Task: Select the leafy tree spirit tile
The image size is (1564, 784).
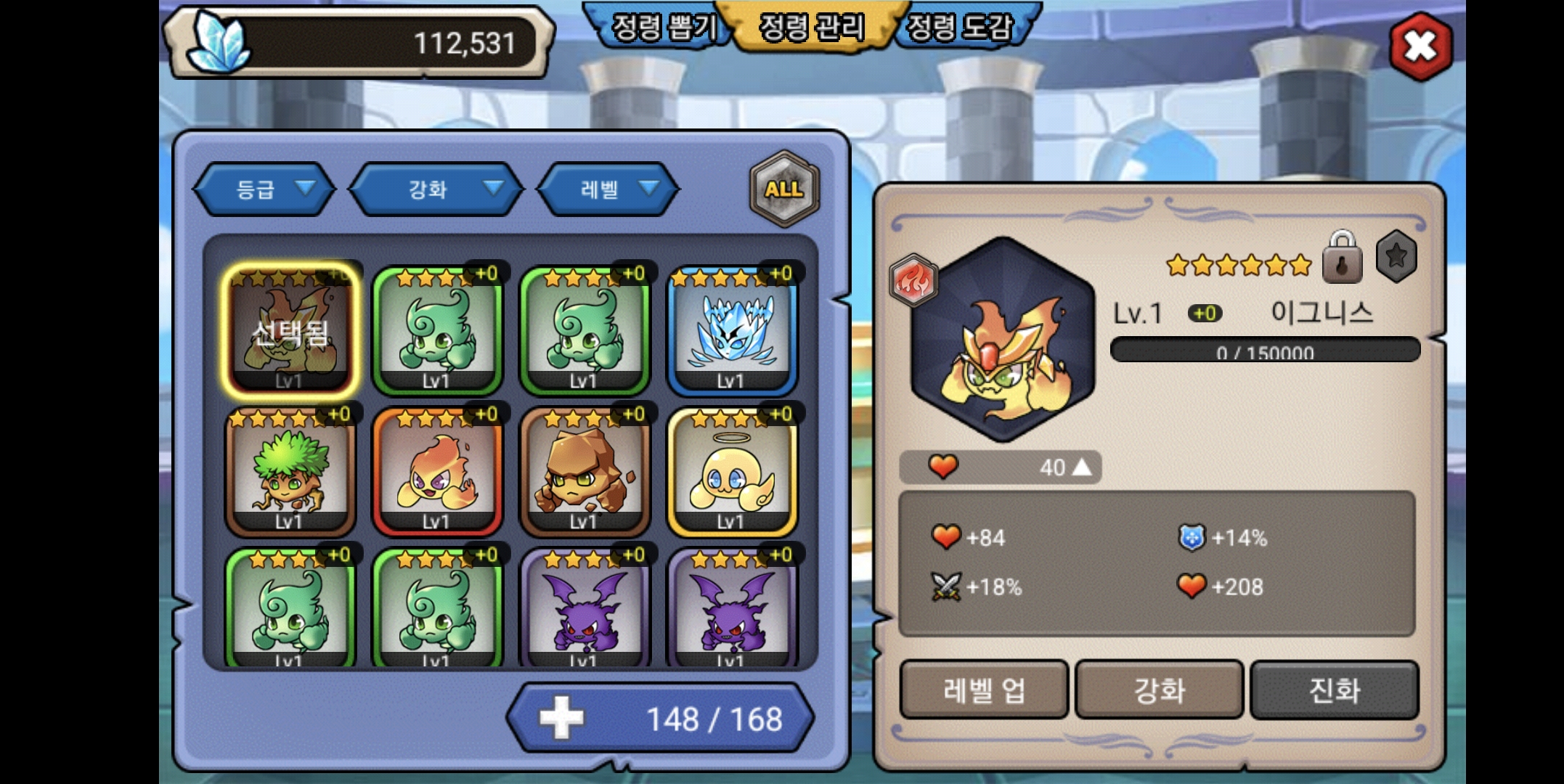Action: click(290, 472)
